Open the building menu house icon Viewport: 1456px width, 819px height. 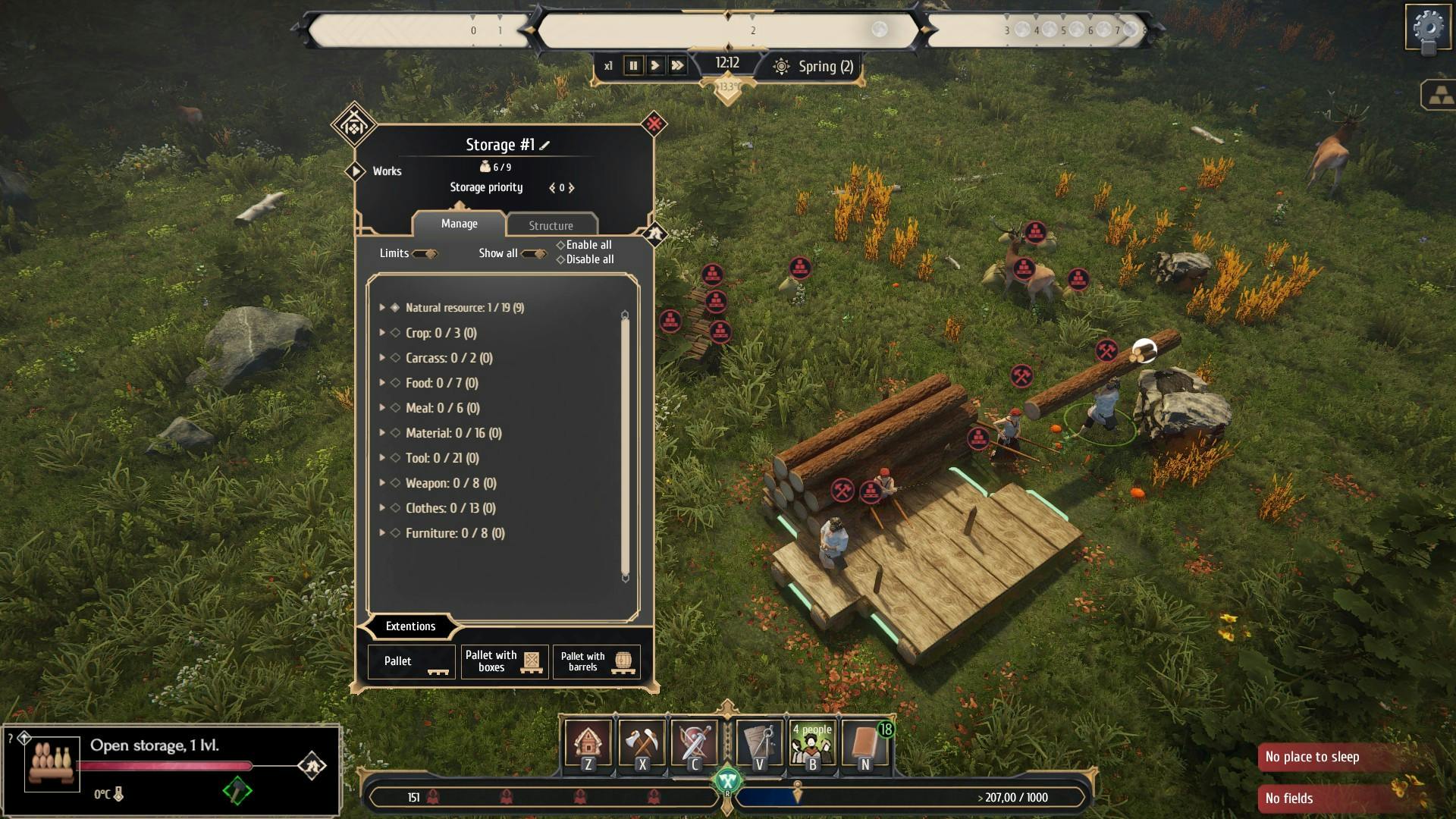588,745
